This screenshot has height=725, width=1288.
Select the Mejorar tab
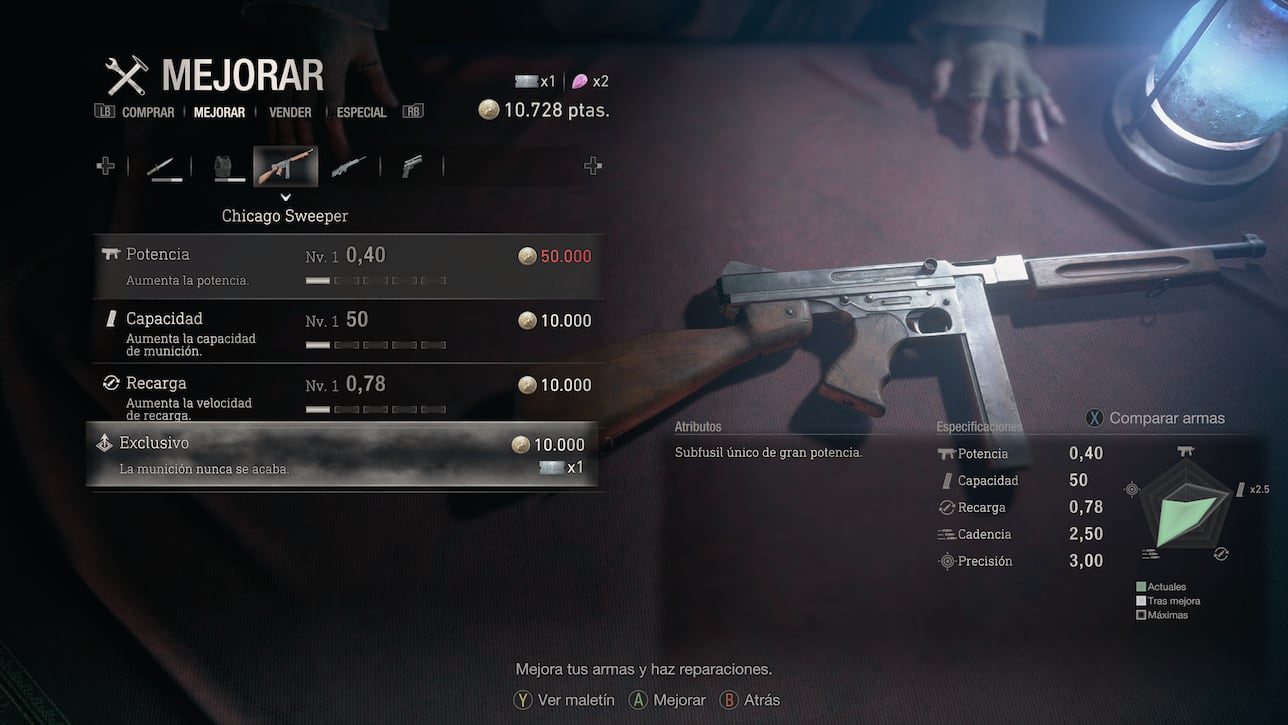click(x=219, y=113)
